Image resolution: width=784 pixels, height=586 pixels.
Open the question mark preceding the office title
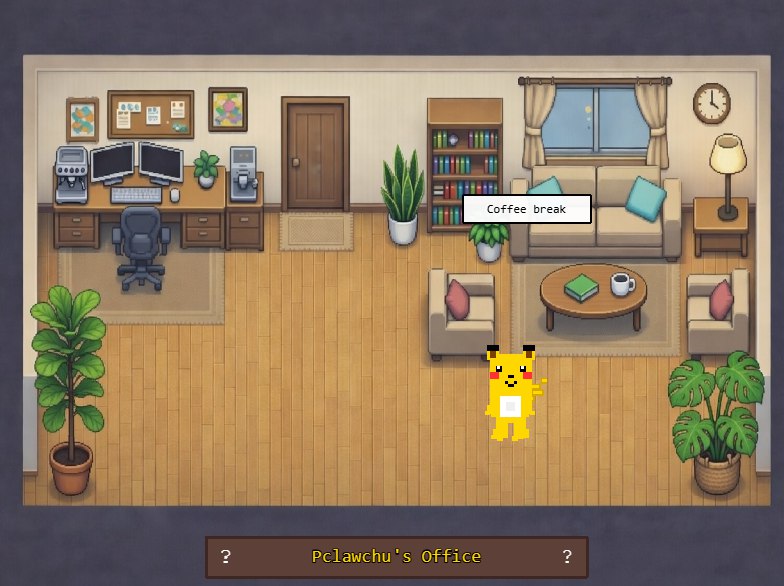[x=226, y=556]
